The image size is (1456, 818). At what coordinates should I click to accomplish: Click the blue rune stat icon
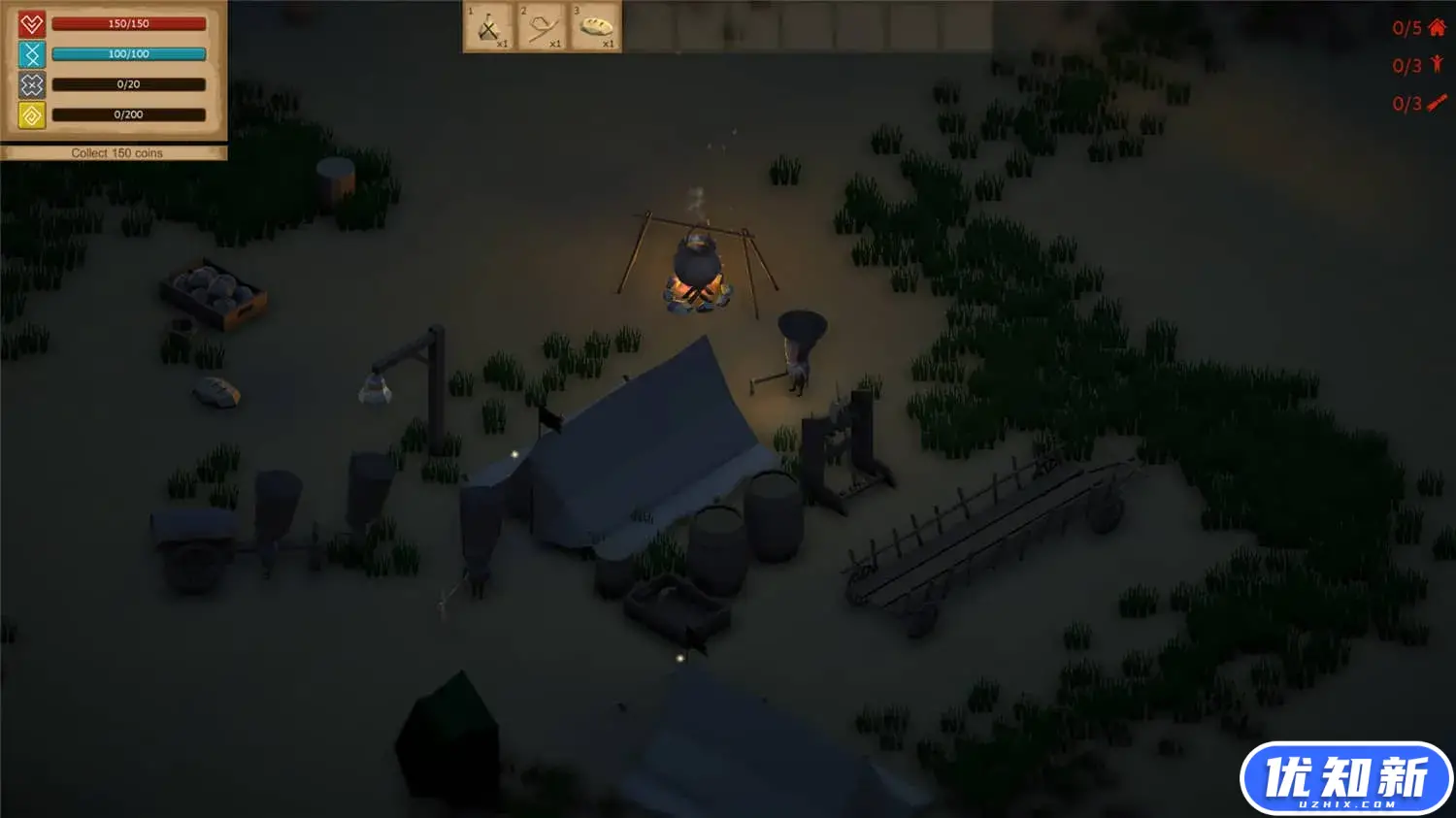click(31, 53)
